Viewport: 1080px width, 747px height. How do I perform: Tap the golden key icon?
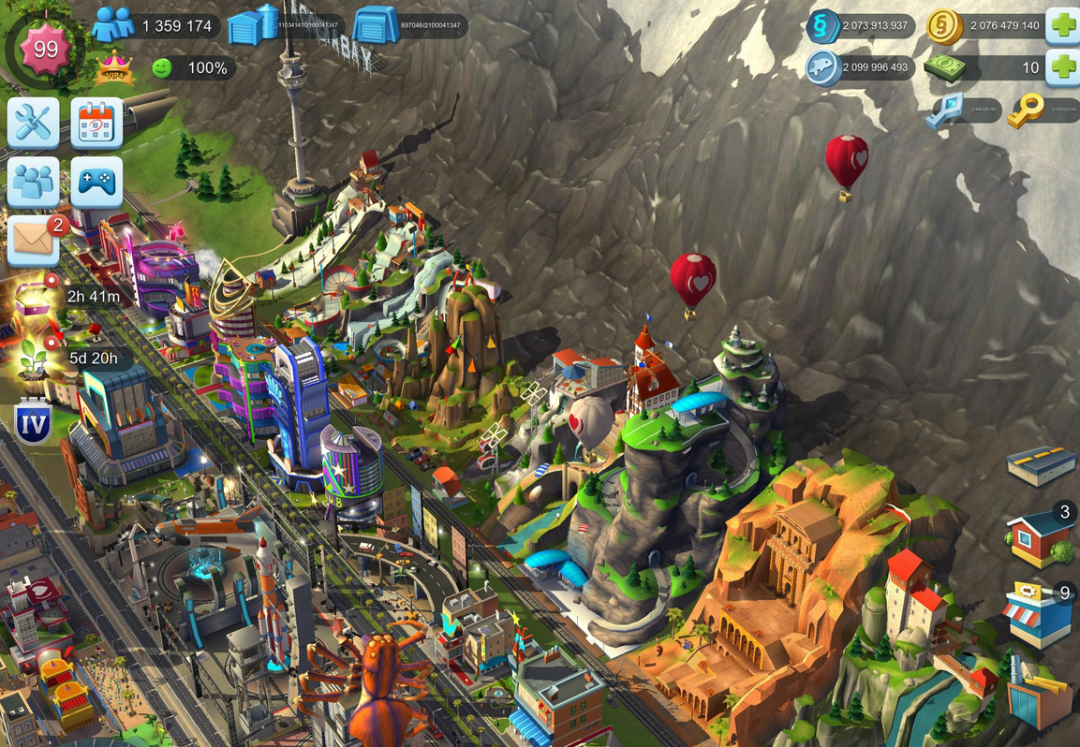(x=1024, y=111)
